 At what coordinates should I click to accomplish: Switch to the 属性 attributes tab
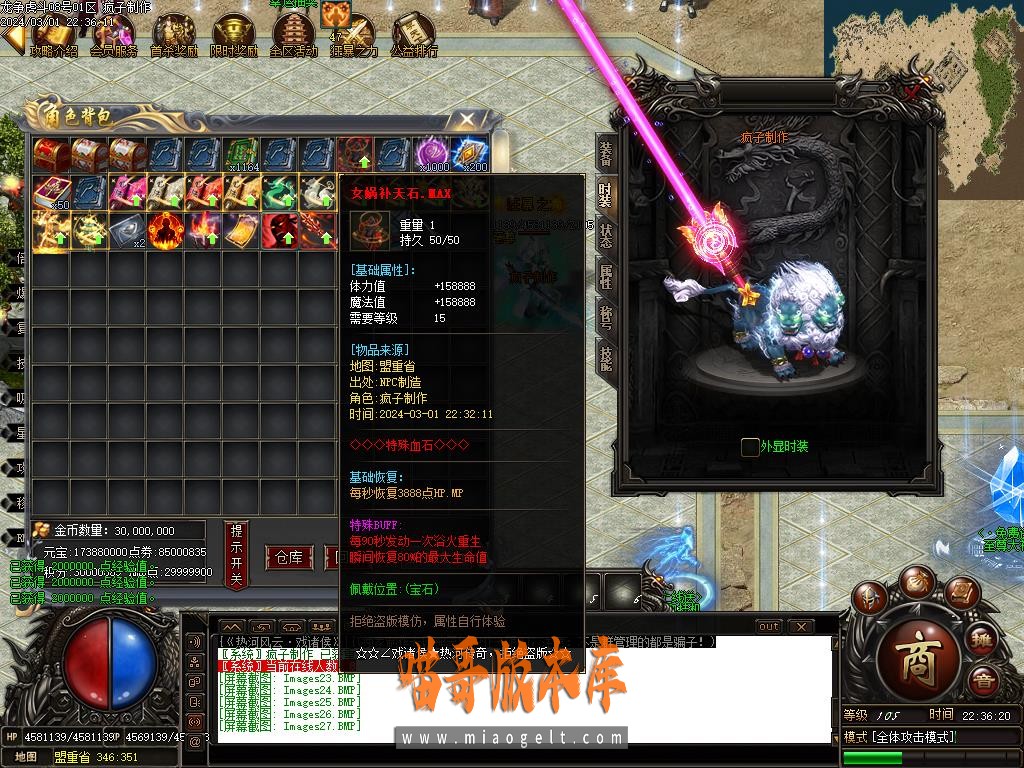[605, 276]
